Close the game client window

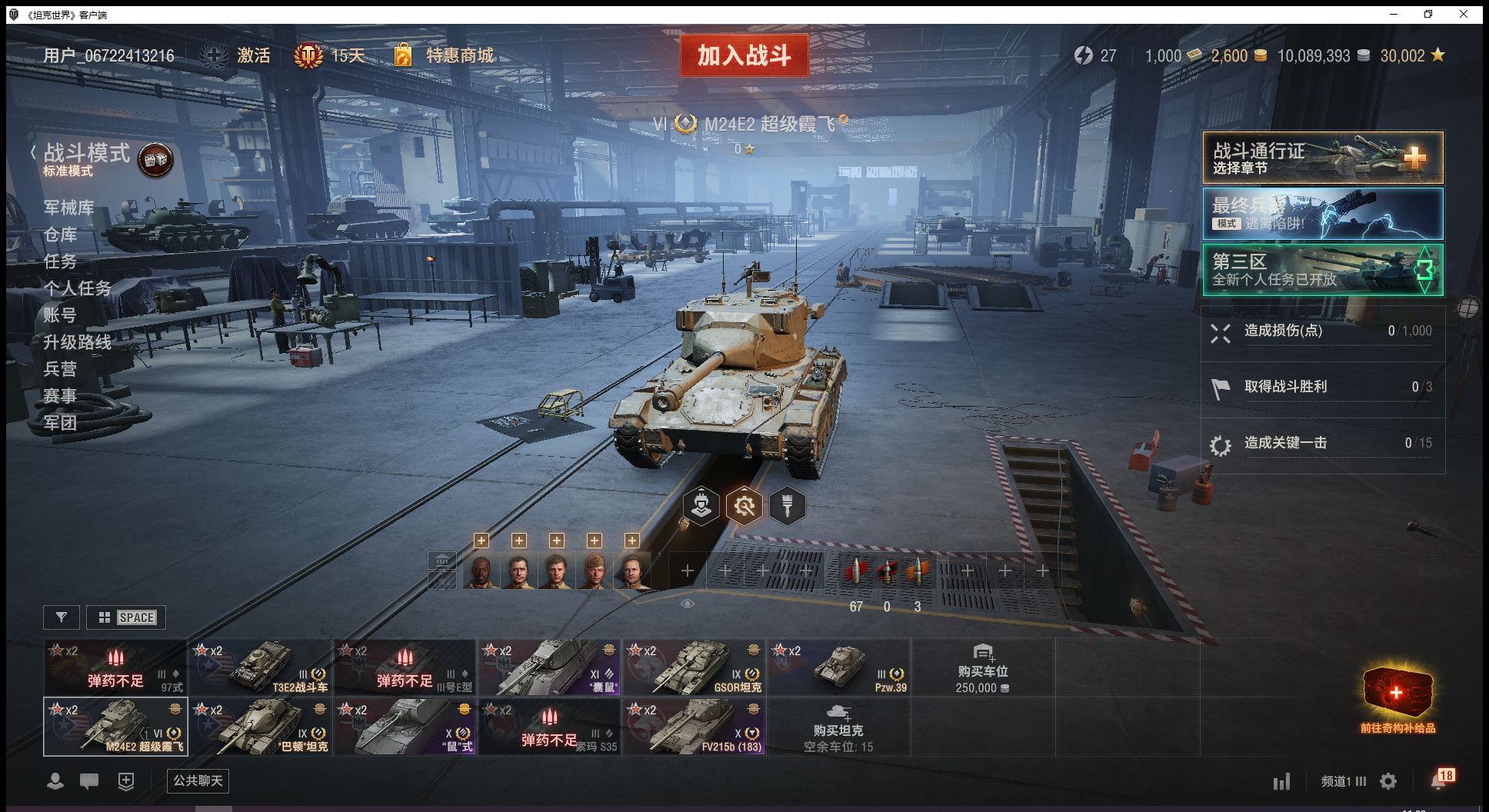(1464, 14)
